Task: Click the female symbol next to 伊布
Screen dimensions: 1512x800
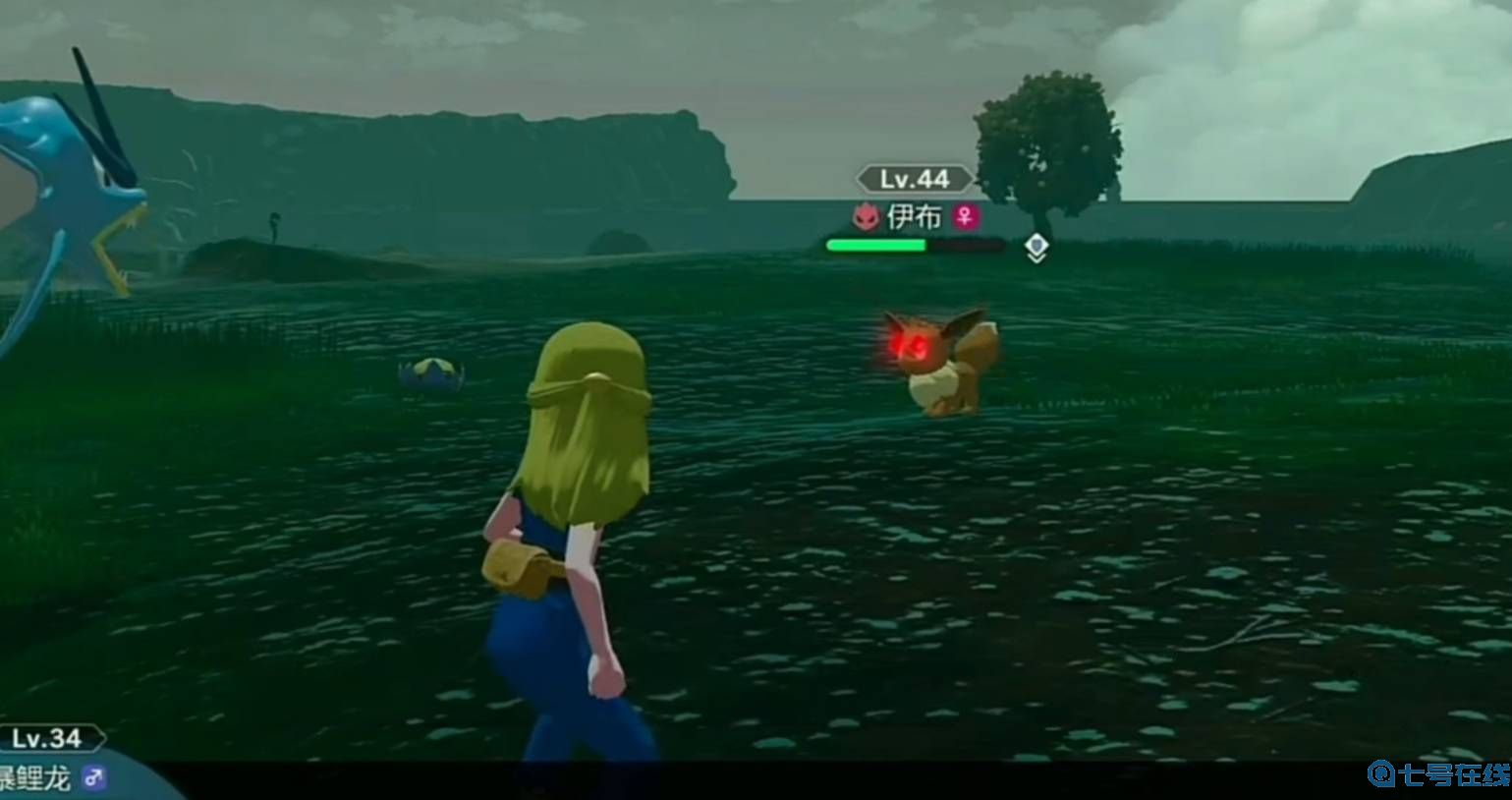Action: point(966,216)
